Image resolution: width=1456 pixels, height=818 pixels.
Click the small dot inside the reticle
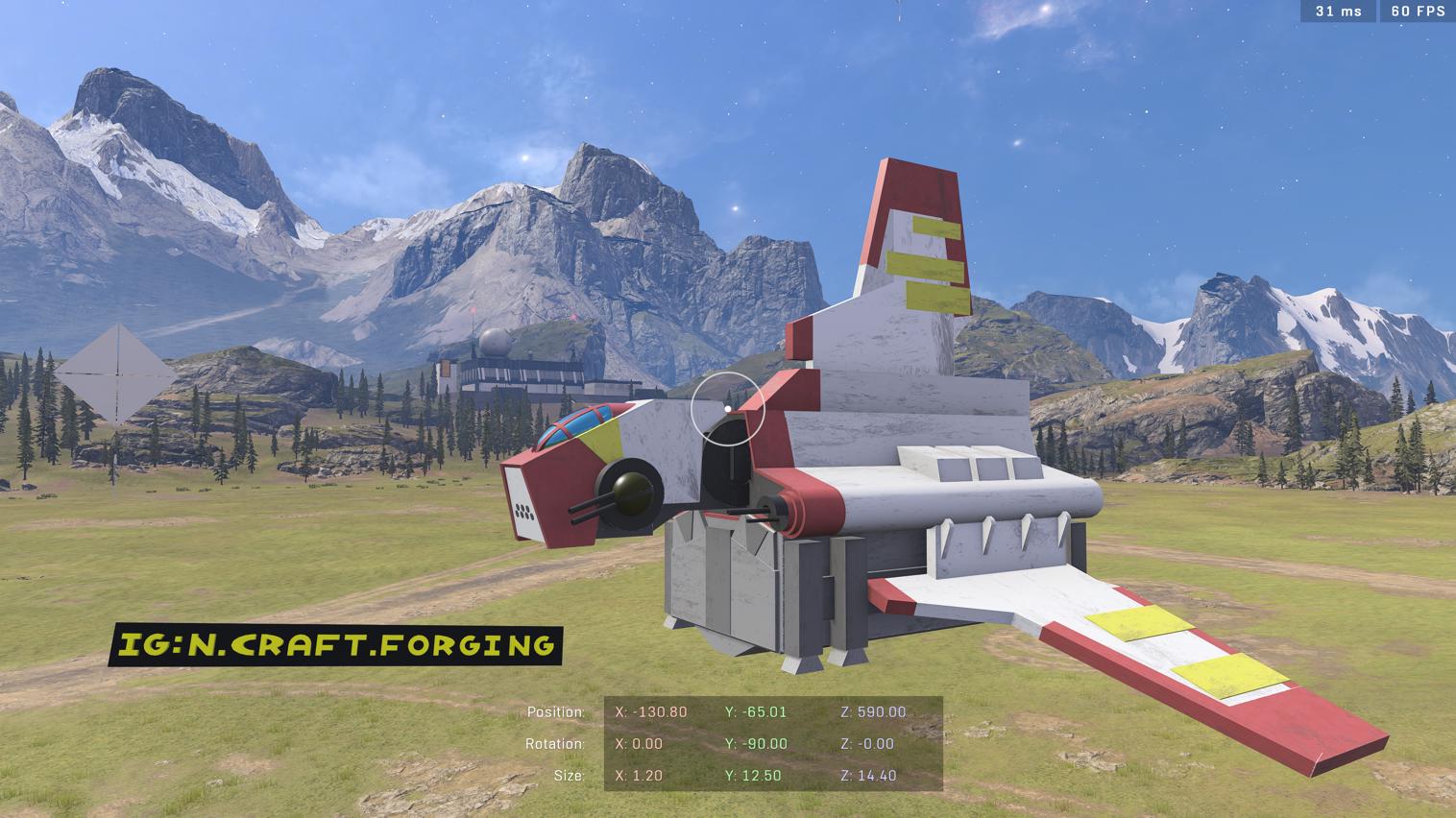pyautogui.click(x=728, y=407)
